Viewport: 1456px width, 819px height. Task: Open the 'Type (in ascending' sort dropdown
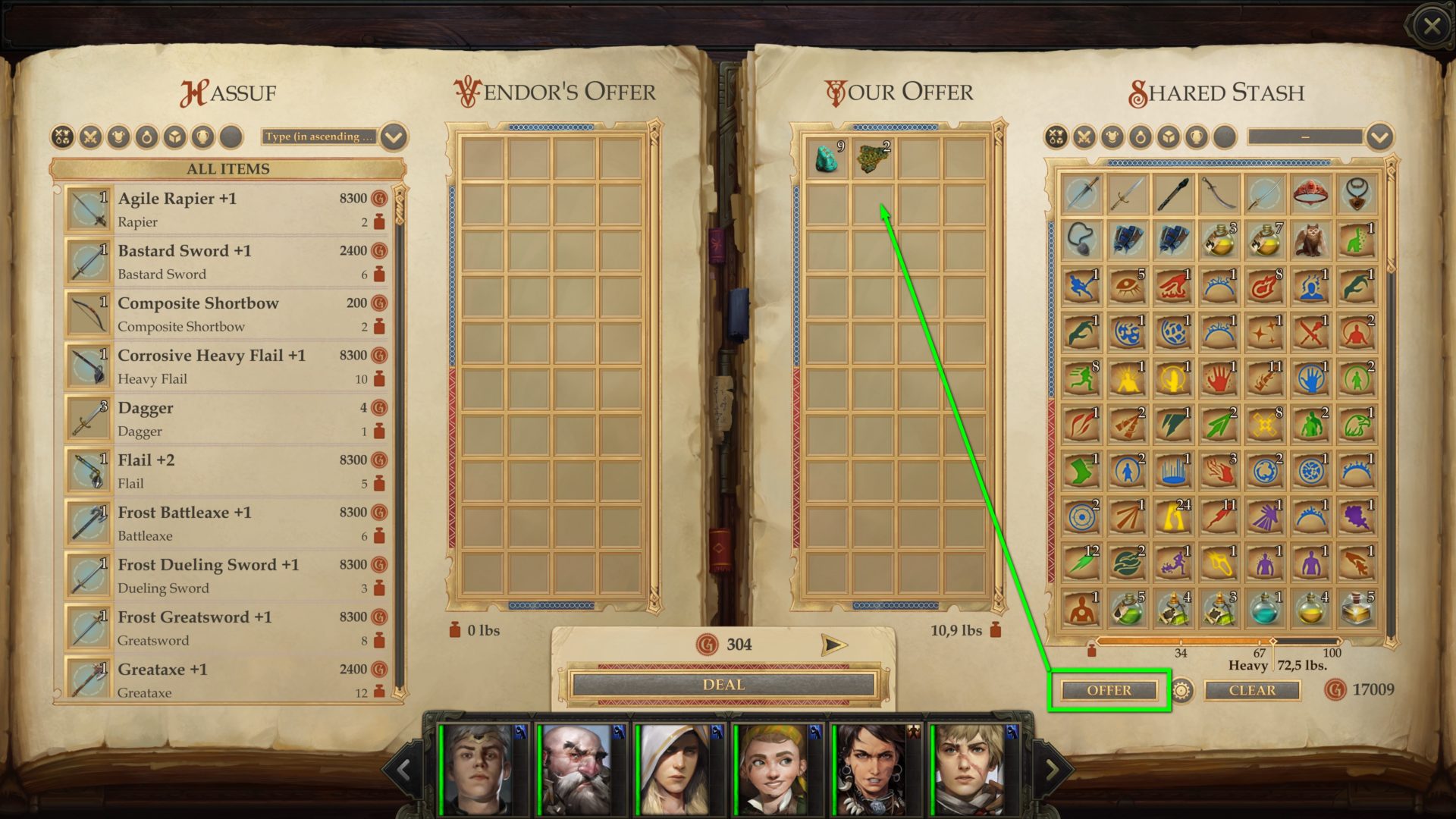(x=318, y=137)
